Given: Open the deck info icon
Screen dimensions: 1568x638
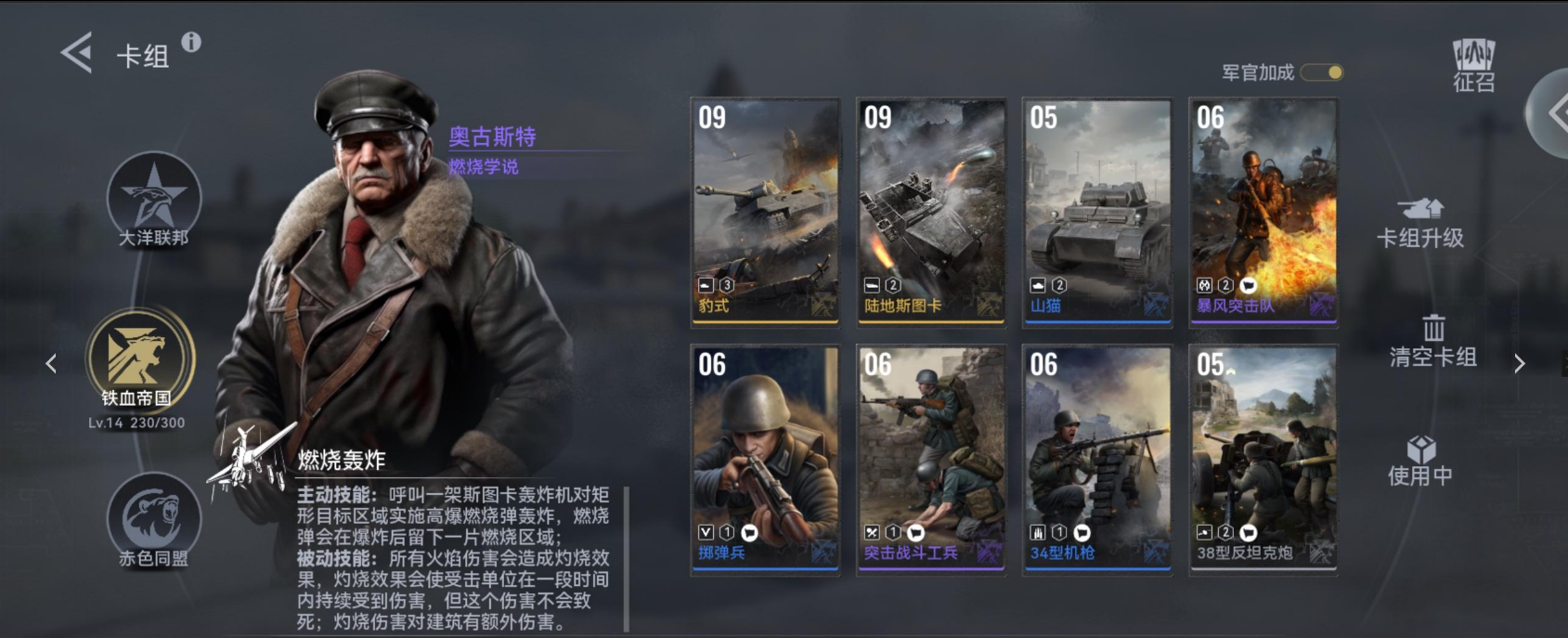Looking at the screenshot, I should (191, 42).
